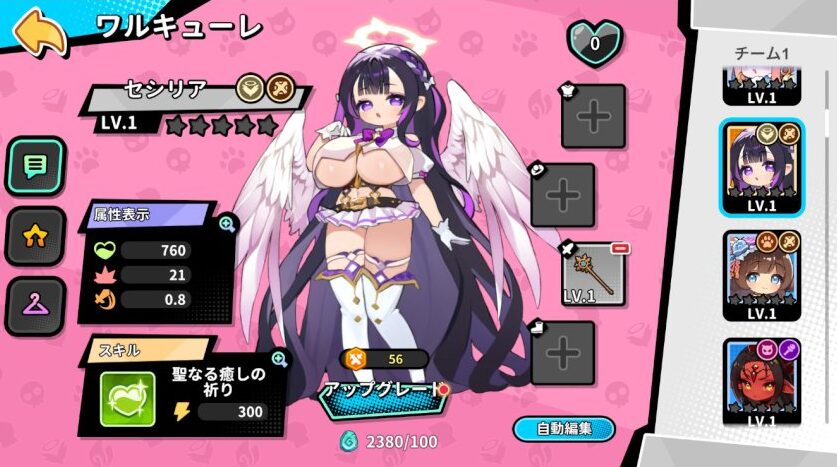Click the 自動編集 auto-edit button

click(x=563, y=428)
